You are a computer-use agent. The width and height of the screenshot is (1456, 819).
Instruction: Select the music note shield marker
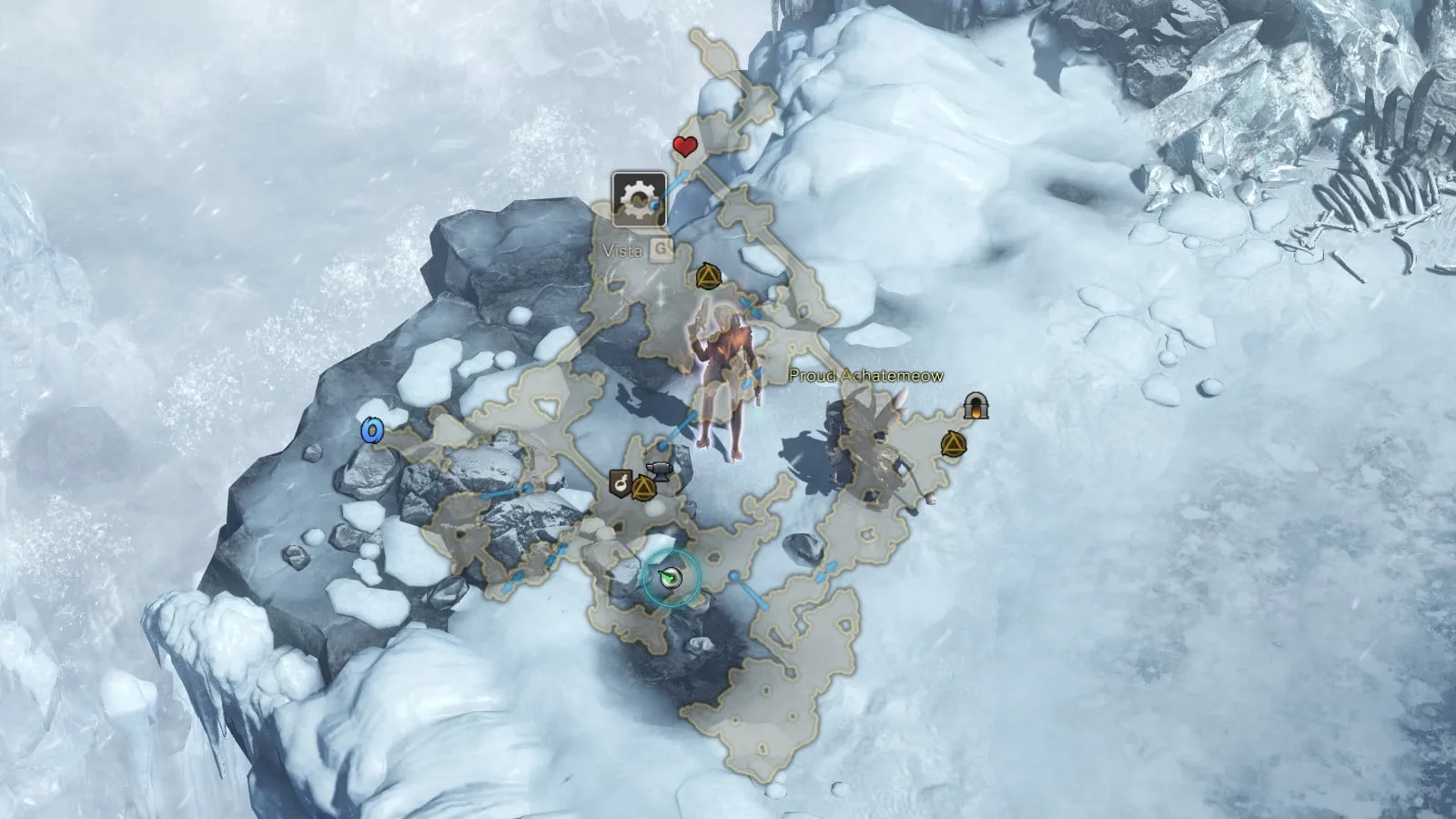[622, 483]
